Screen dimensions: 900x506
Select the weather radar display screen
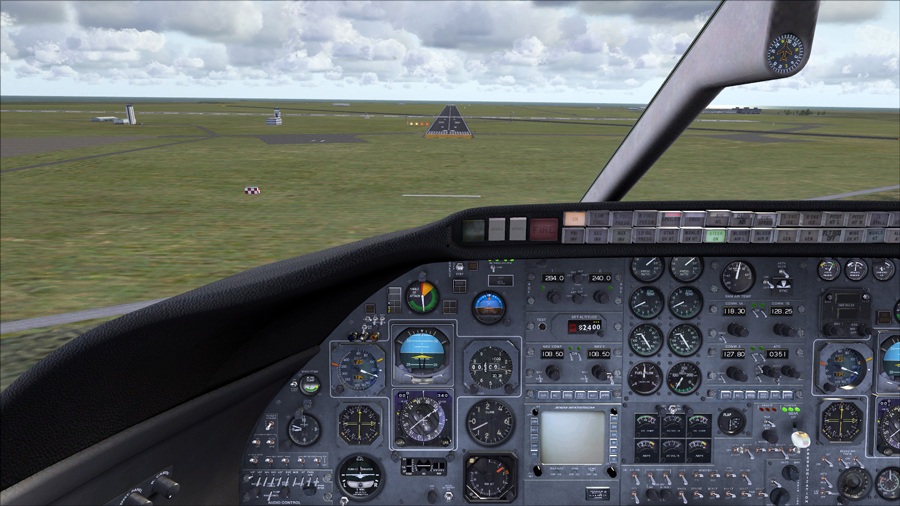click(572, 437)
